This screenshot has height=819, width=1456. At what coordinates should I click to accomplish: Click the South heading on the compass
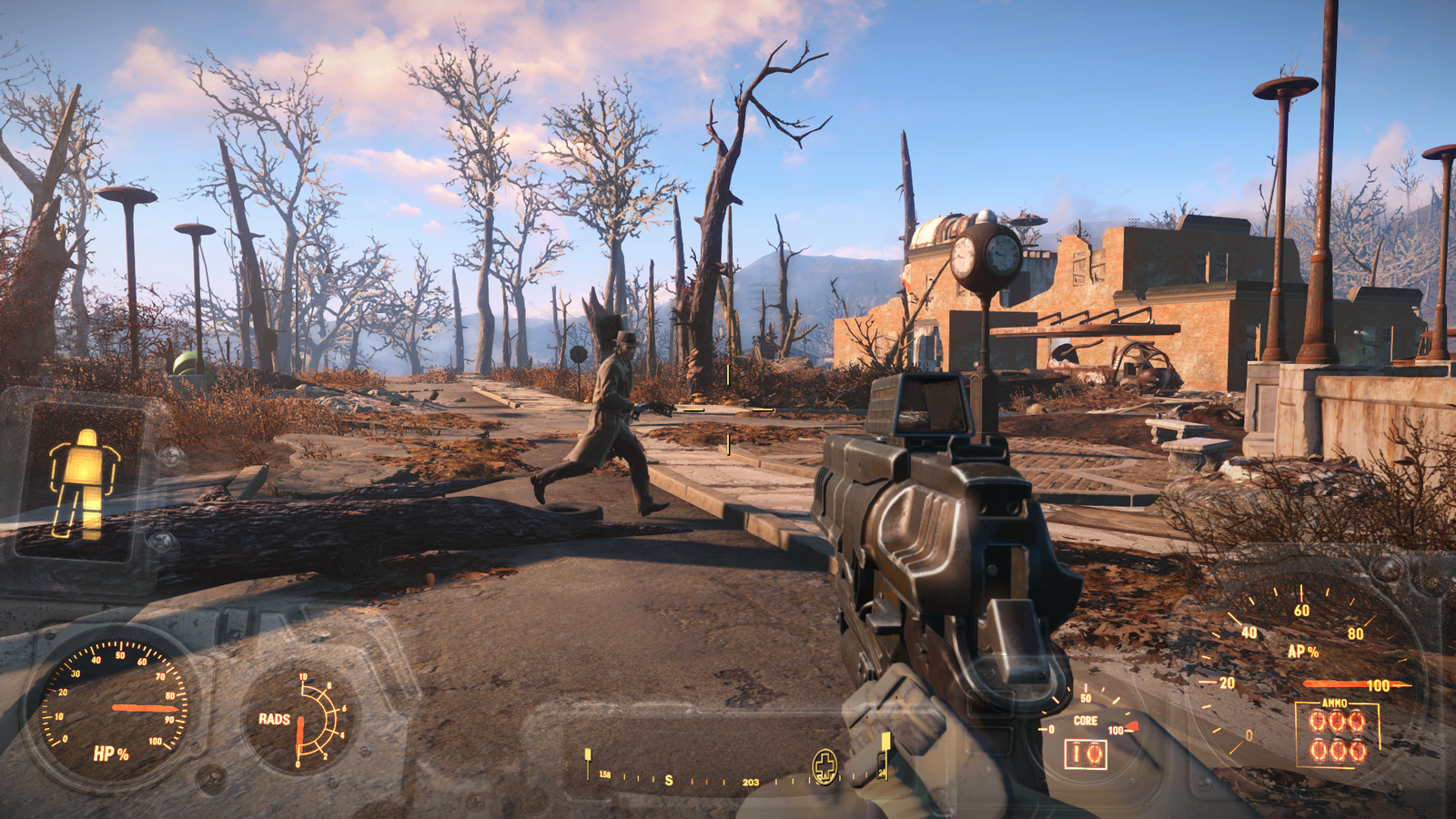pos(669,781)
